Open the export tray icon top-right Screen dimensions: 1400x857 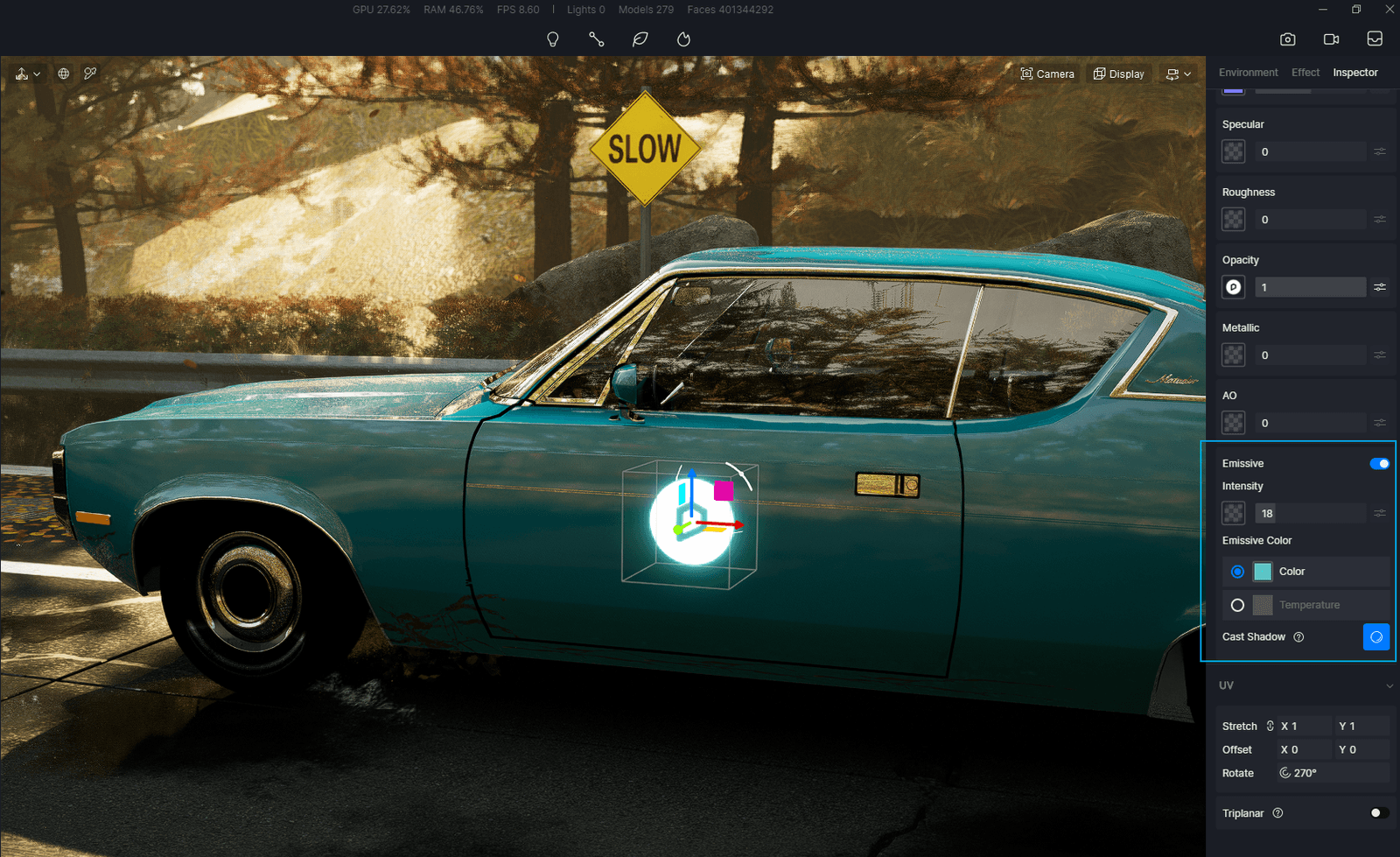[x=1374, y=39]
